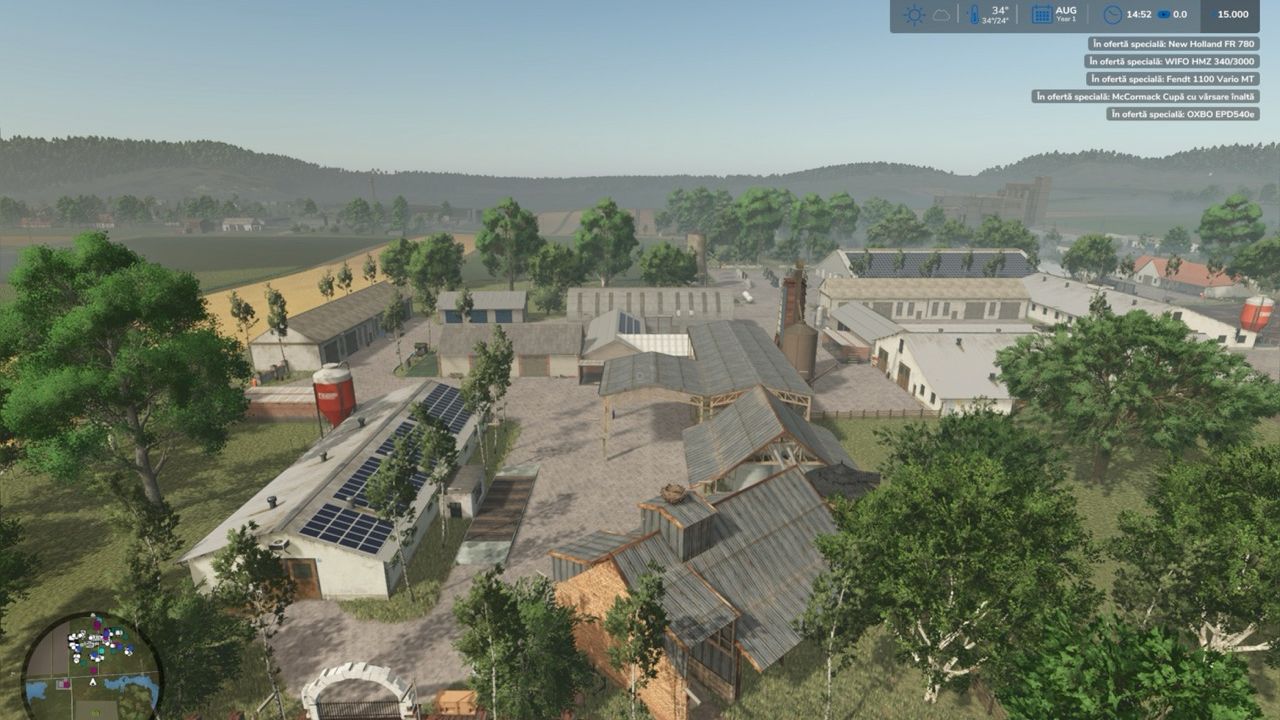Screen dimensions: 1280x720
Task: Click the WIFO HMZ 340/3000 offer notification
Action: click(1173, 61)
